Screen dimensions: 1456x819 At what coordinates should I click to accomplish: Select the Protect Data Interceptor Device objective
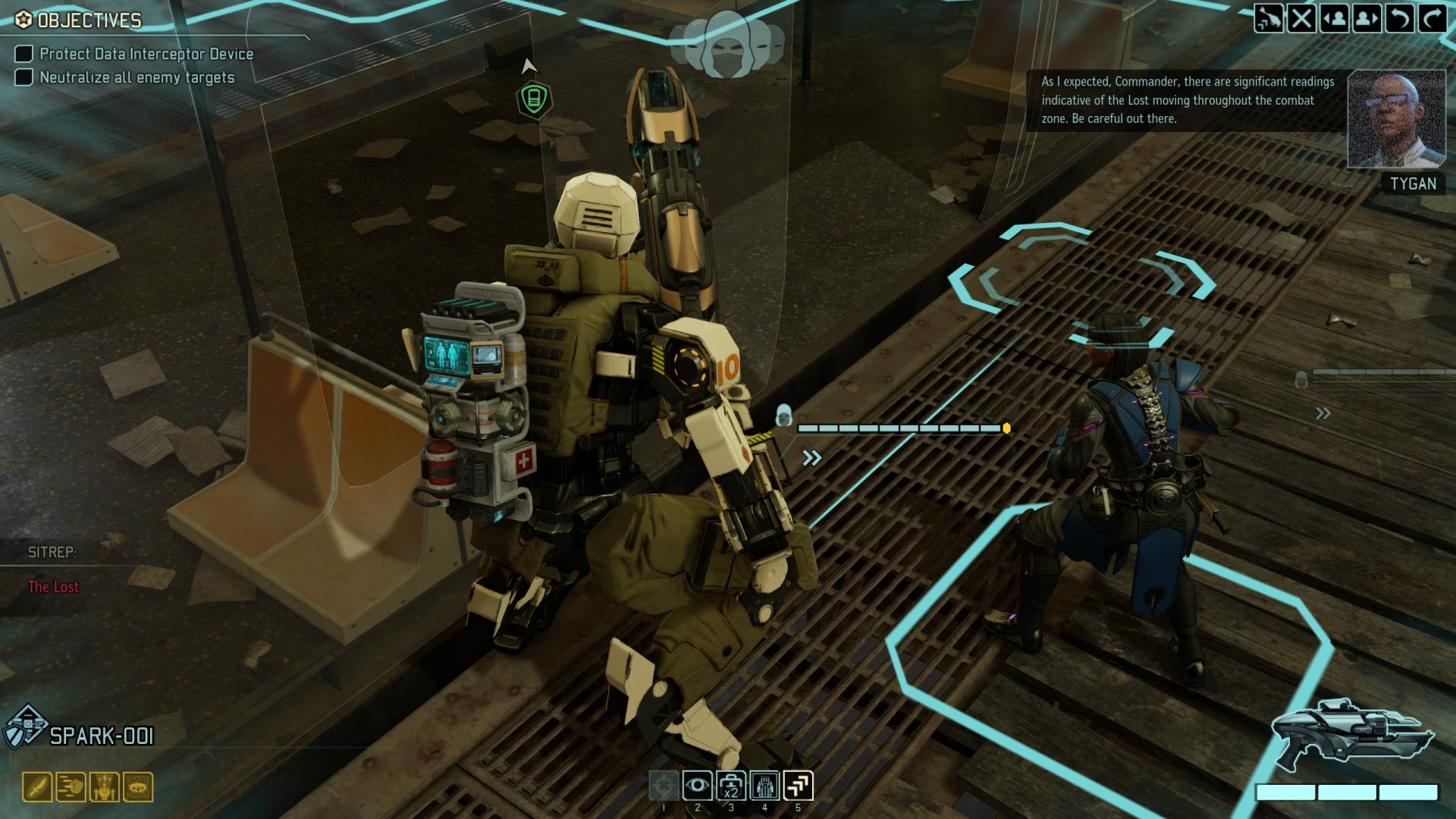tap(146, 54)
